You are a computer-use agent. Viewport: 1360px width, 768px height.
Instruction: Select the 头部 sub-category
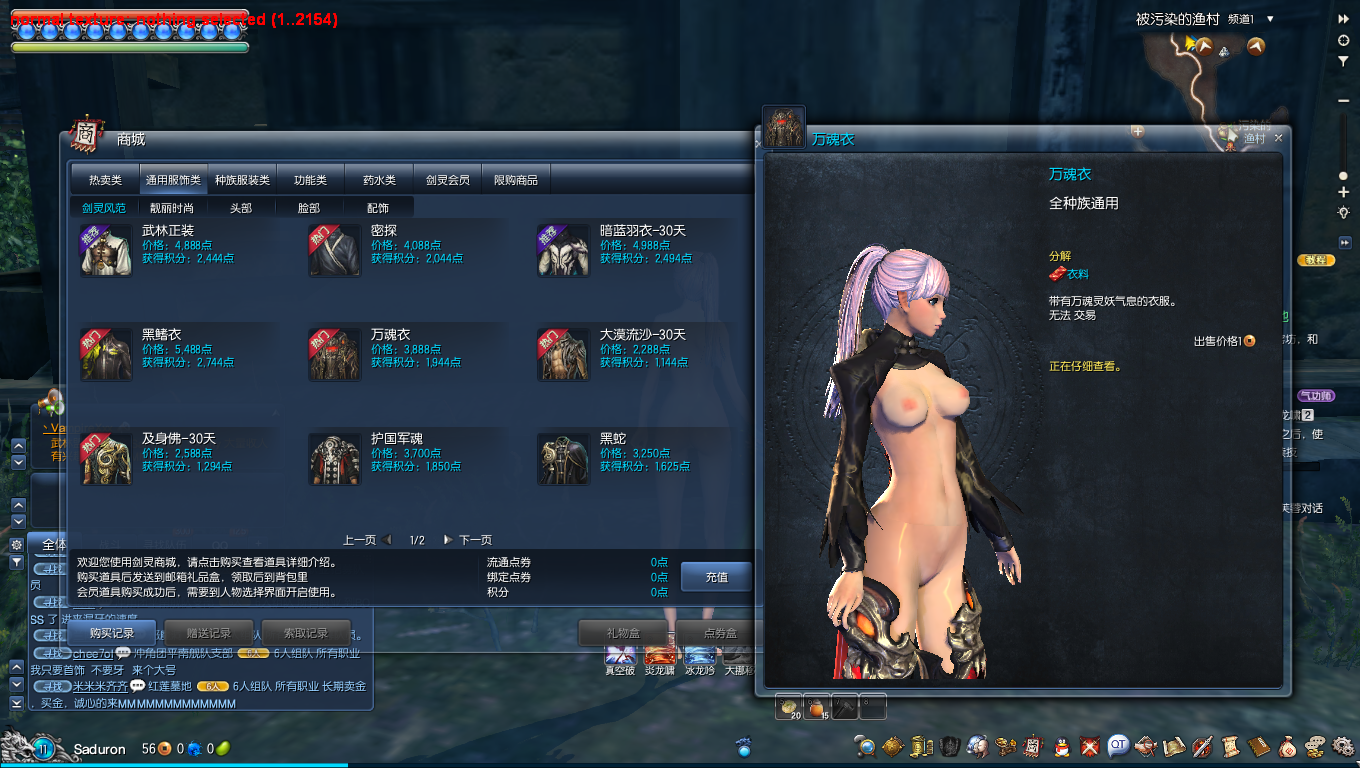[241, 208]
